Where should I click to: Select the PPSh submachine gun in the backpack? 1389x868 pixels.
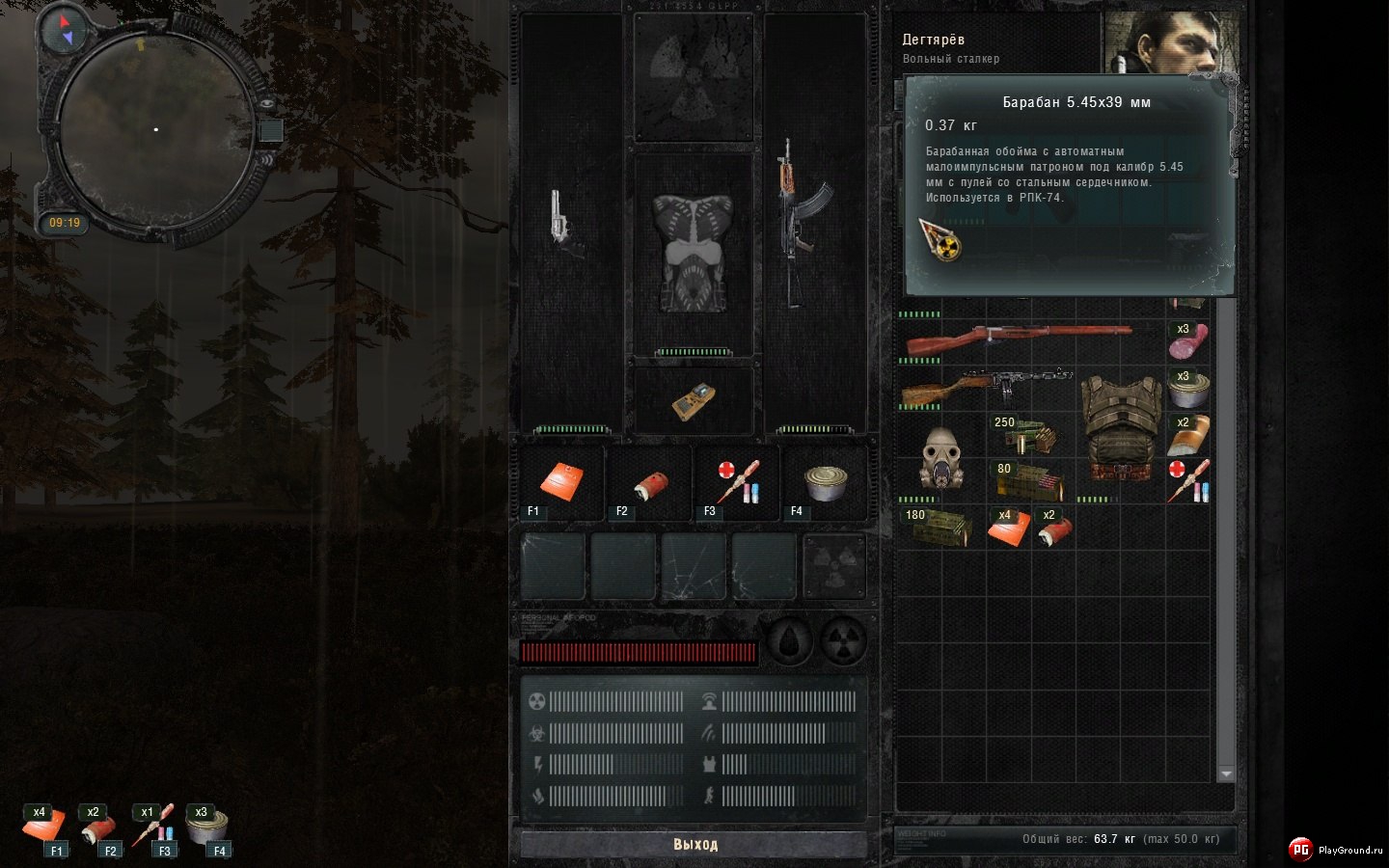986,386
